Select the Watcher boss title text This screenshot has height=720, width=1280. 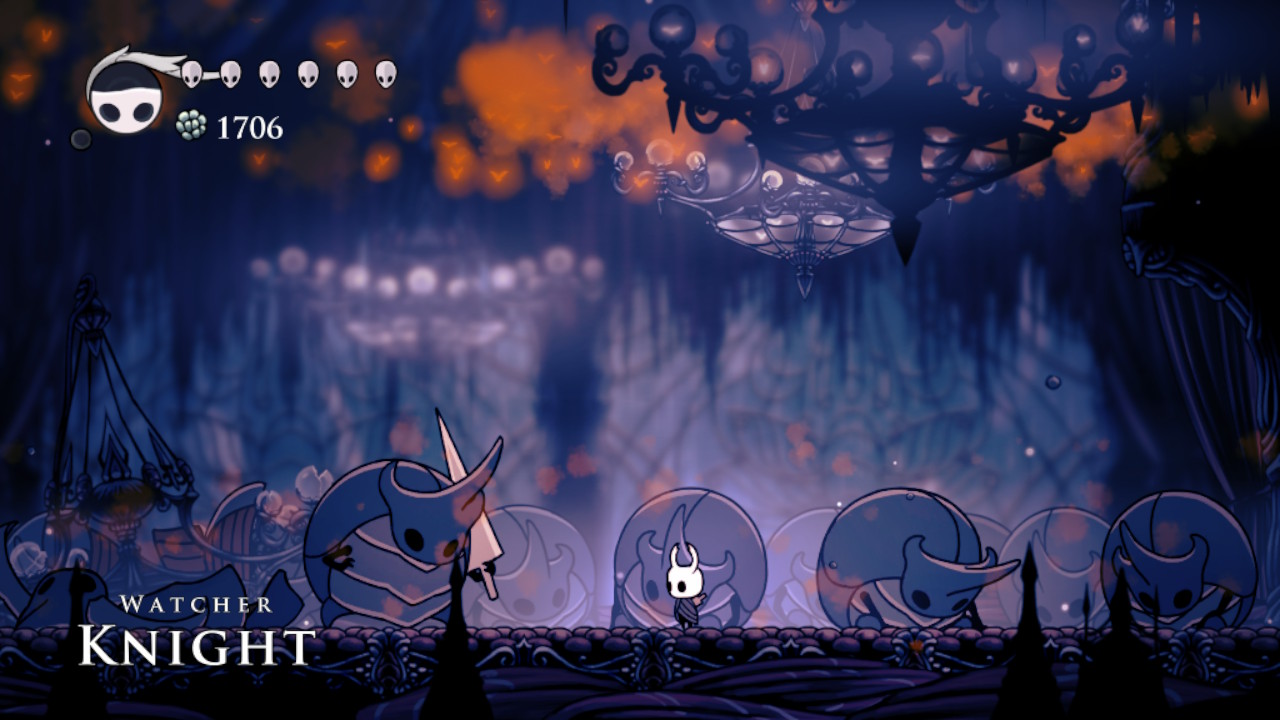(196, 602)
